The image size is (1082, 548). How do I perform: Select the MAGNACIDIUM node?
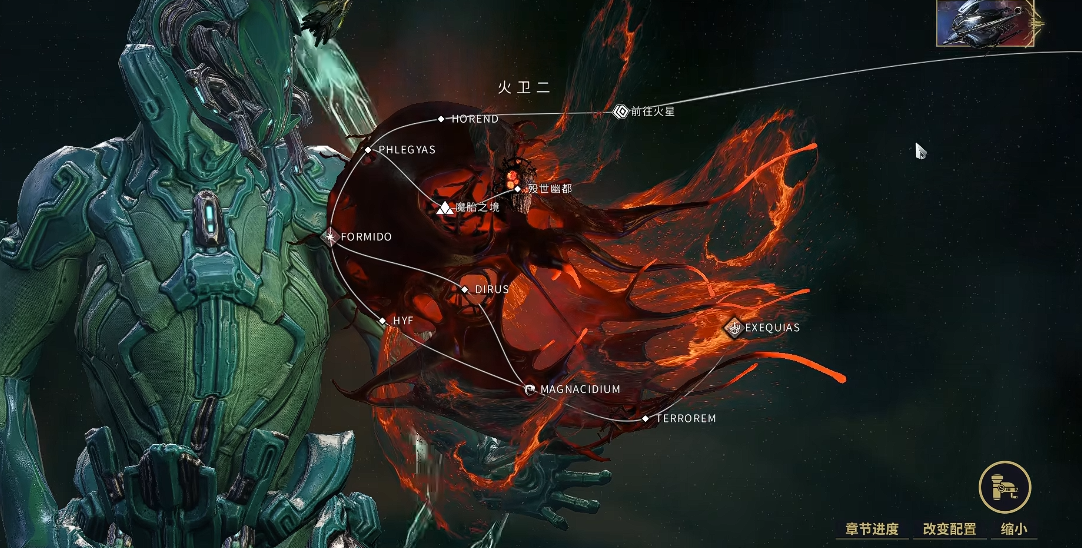pos(530,389)
